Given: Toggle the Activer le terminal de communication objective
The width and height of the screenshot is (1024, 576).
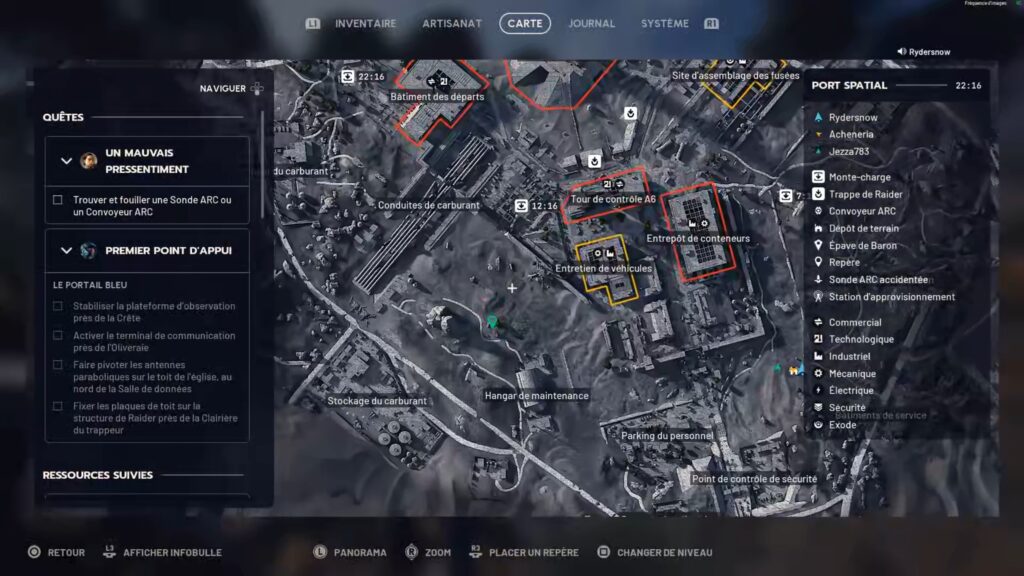Looking at the screenshot, I should (x=58, y=336).
